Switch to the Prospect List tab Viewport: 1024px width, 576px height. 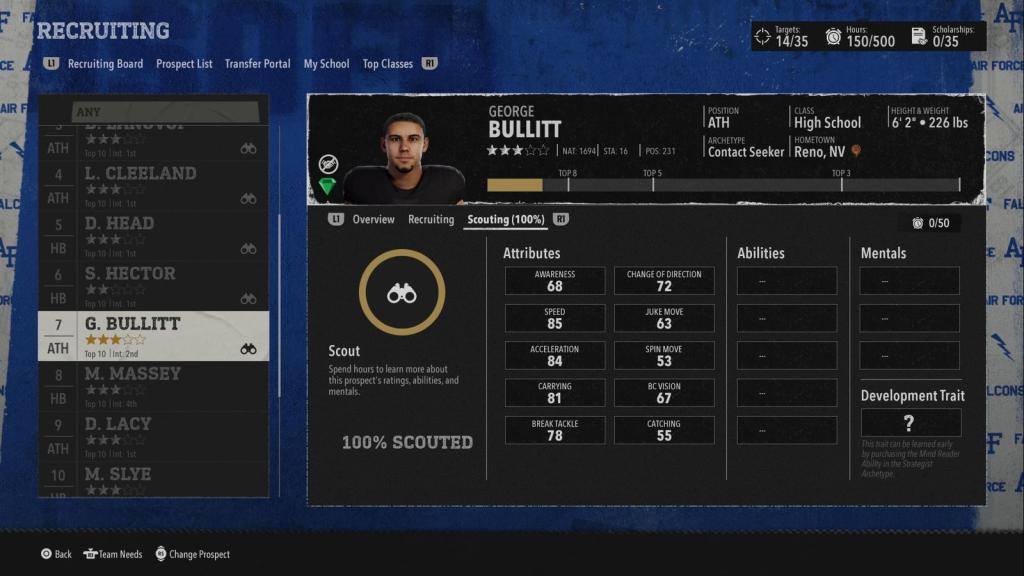pyautogui.click(x=184, y=64)
